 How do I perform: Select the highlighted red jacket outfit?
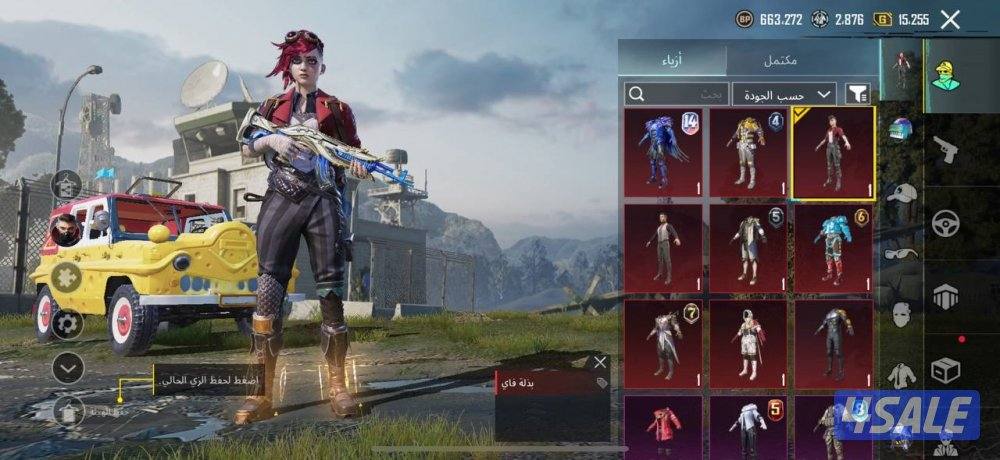[x=833, y=153]
